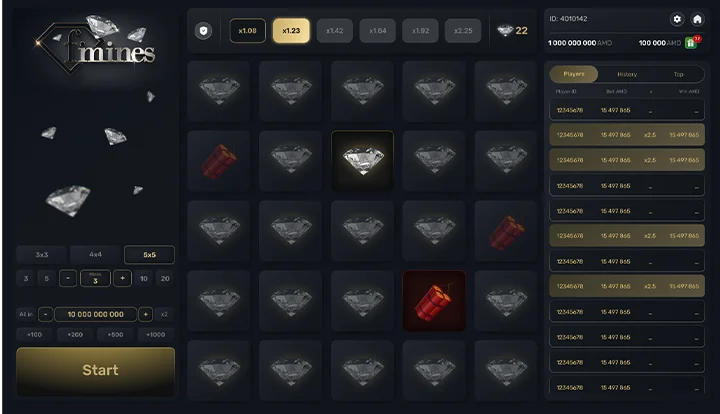The image size is (720, 414).
Task: Go to the home screen icon
Action: [697, 19]
